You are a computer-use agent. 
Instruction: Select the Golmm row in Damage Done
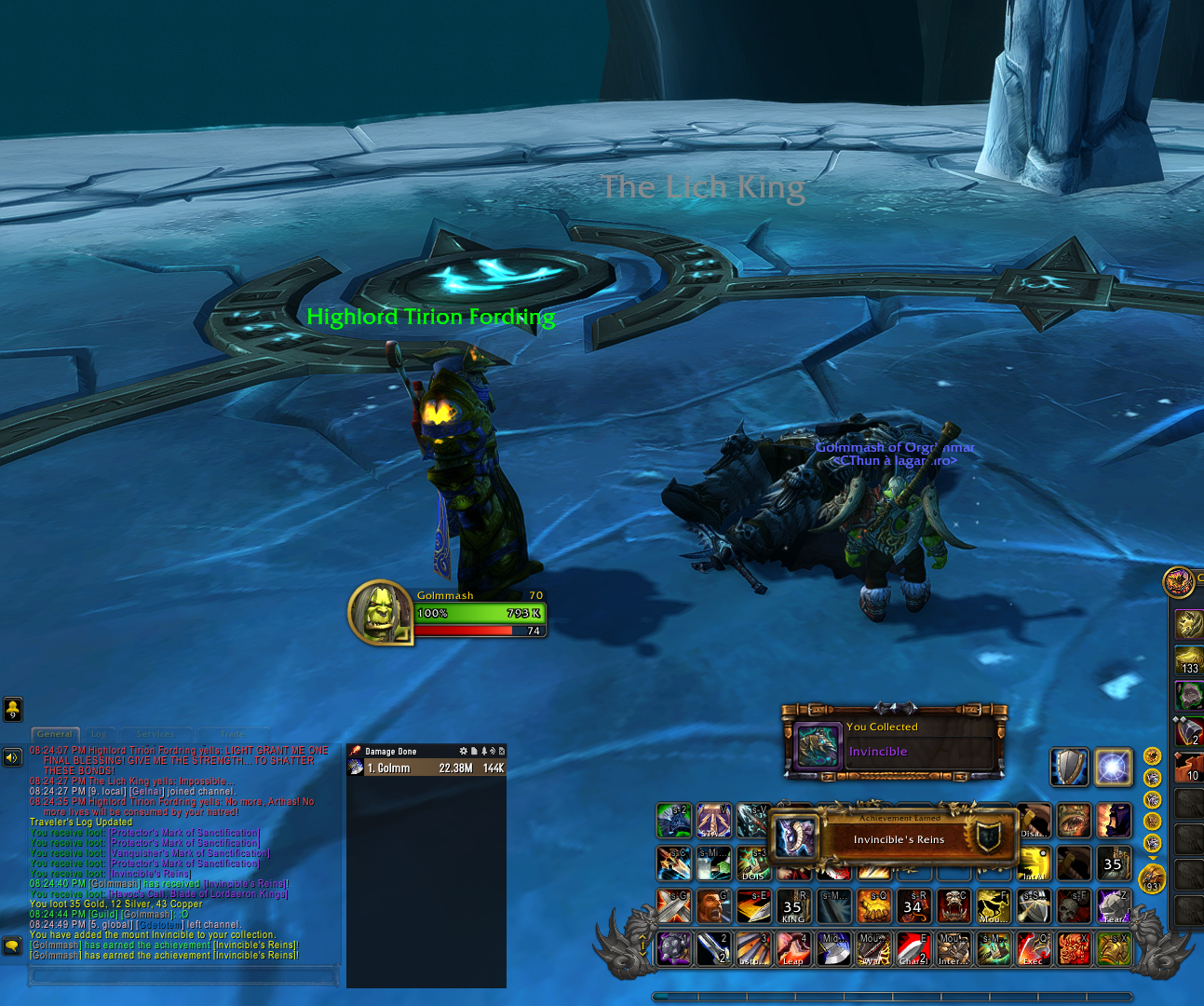coord(426,768)
